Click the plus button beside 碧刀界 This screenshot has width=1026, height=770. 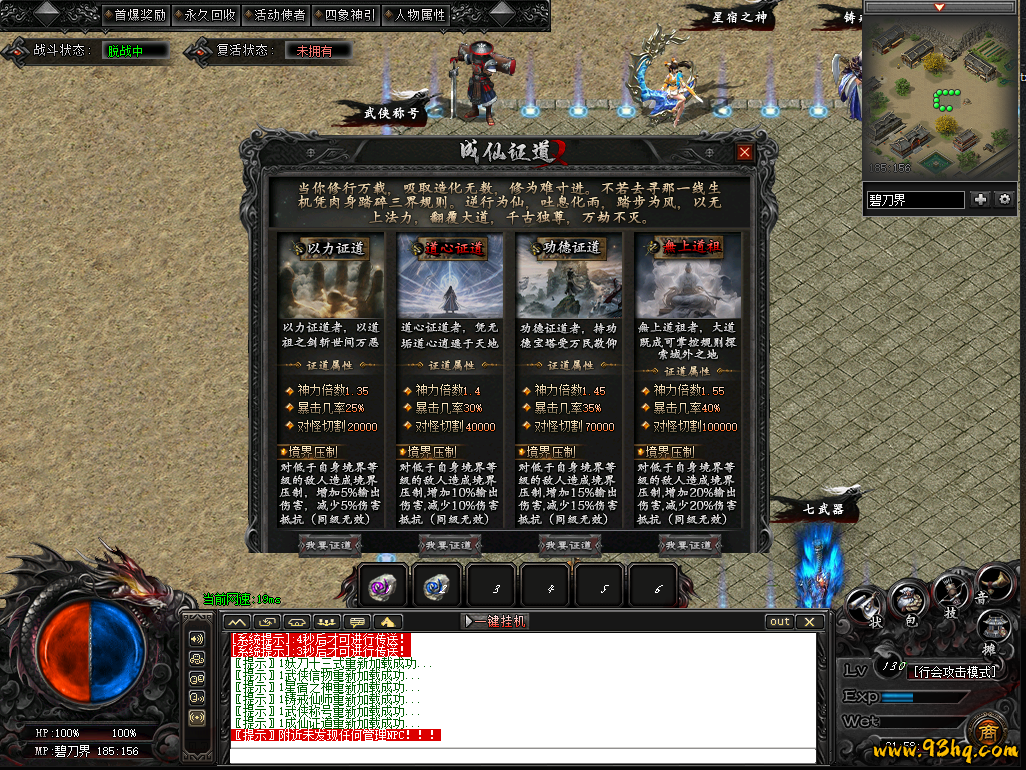980,200
